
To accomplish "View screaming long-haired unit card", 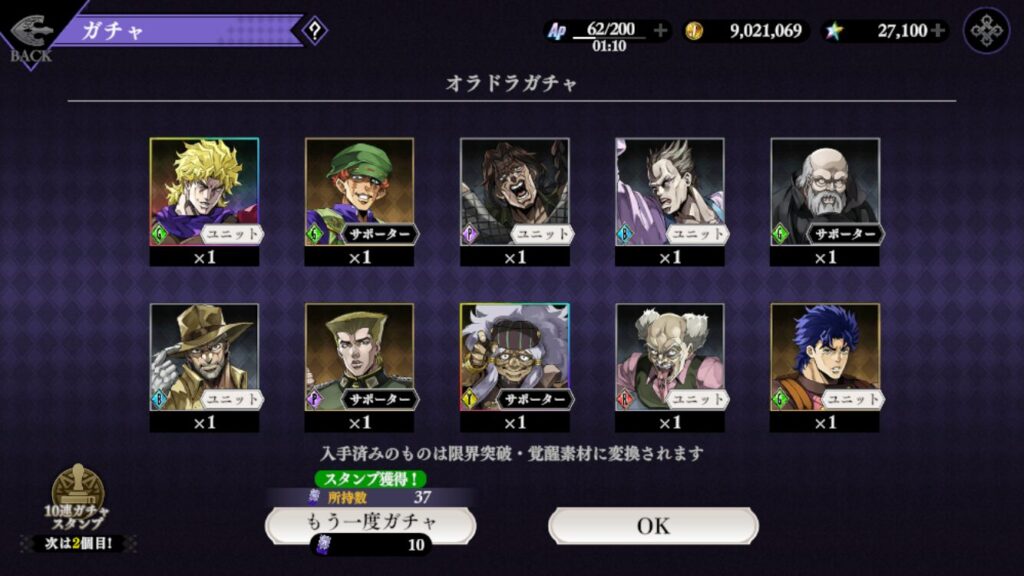I will click(514, 192).
